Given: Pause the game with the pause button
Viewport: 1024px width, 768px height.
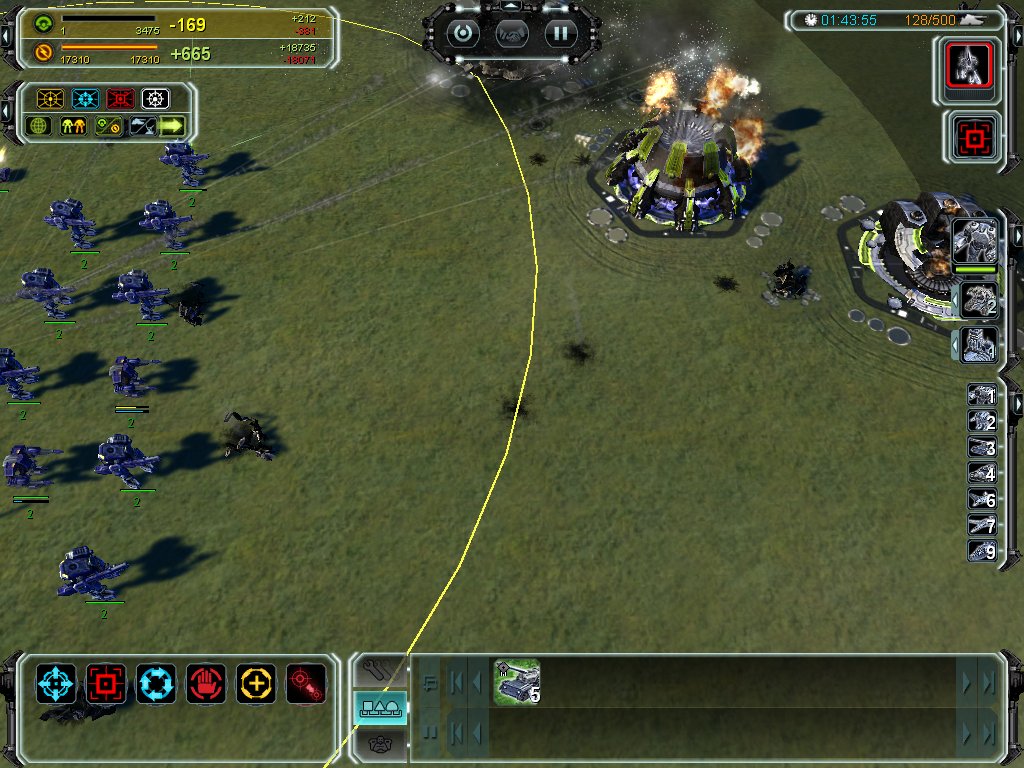Looking at the screenshot, I should click(561, 33).
